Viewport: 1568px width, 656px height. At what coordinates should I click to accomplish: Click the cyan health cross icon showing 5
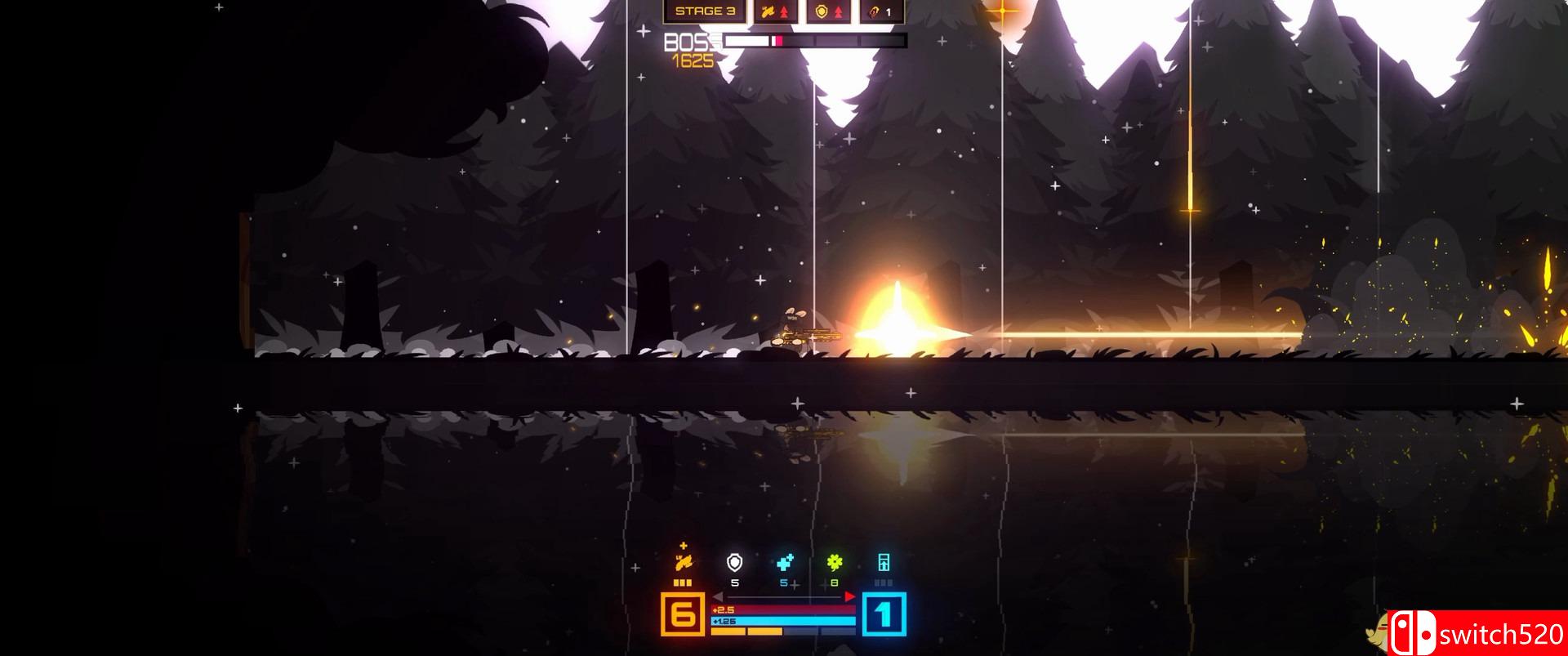783,562
